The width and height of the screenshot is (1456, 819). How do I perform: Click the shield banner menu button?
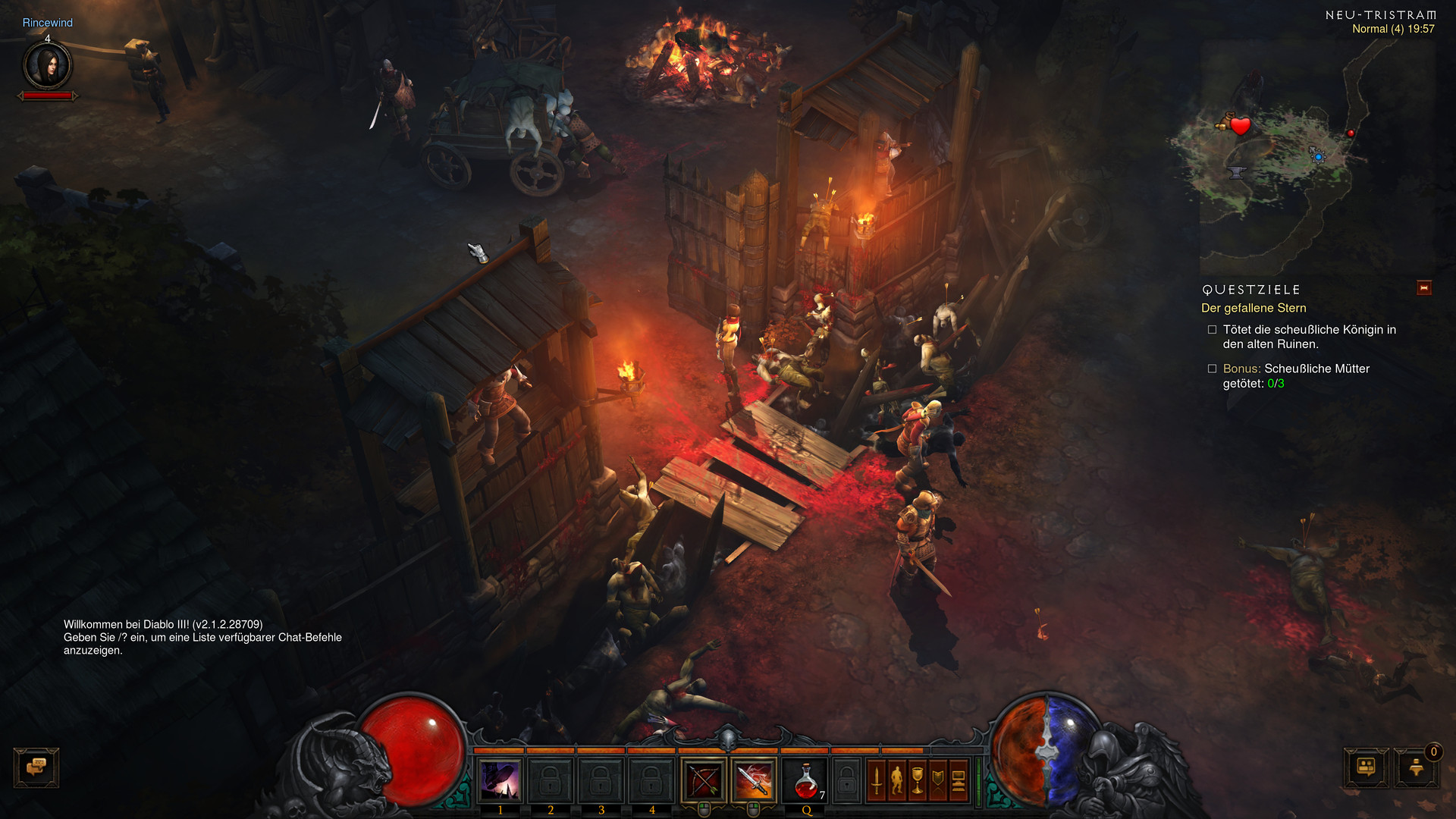click(x=938, y=780)
